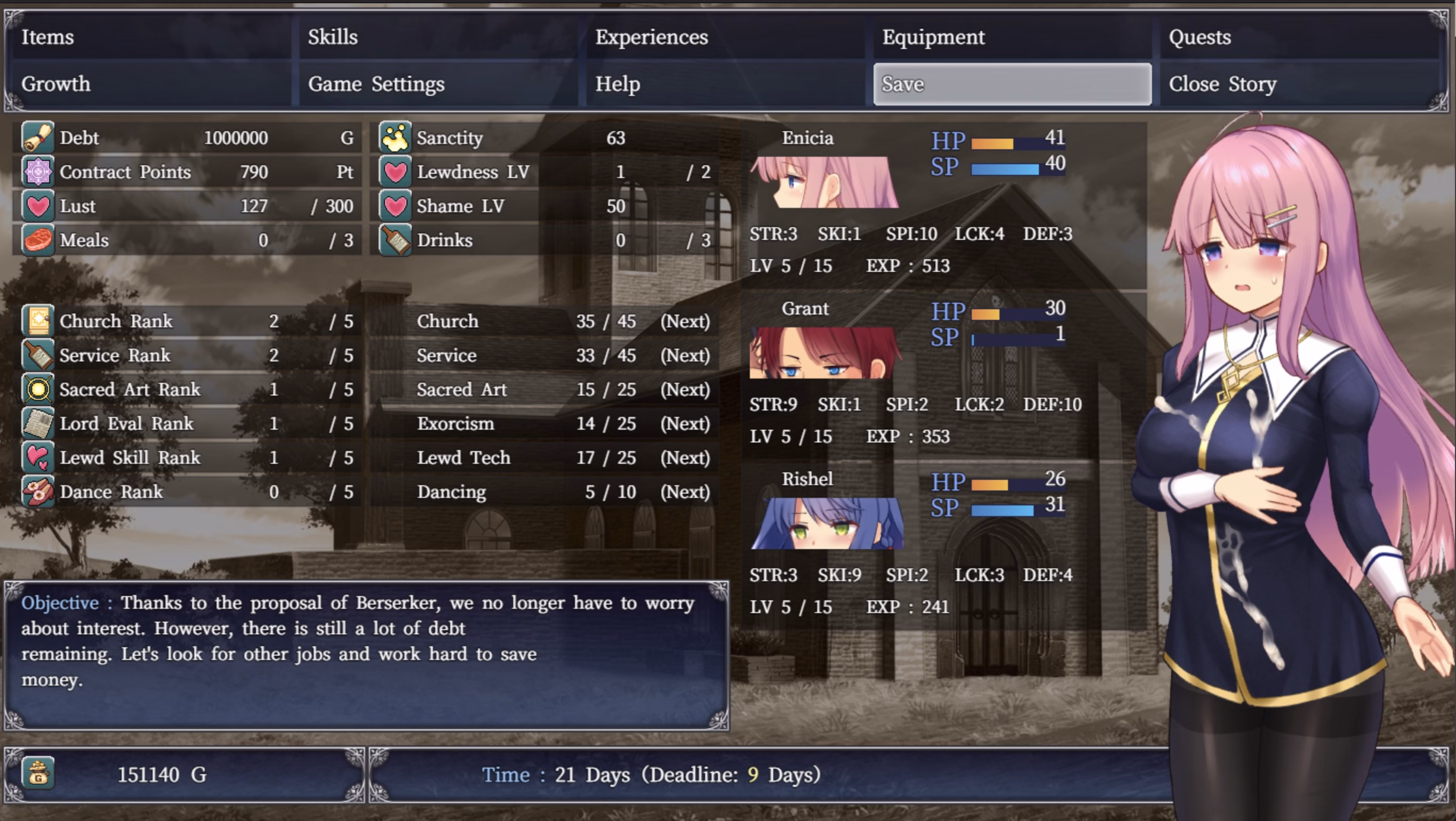Viewport: 1456px width, 821px height.
Task: Select the Contract Points emblem icon
Action: [x=37, y=172]
